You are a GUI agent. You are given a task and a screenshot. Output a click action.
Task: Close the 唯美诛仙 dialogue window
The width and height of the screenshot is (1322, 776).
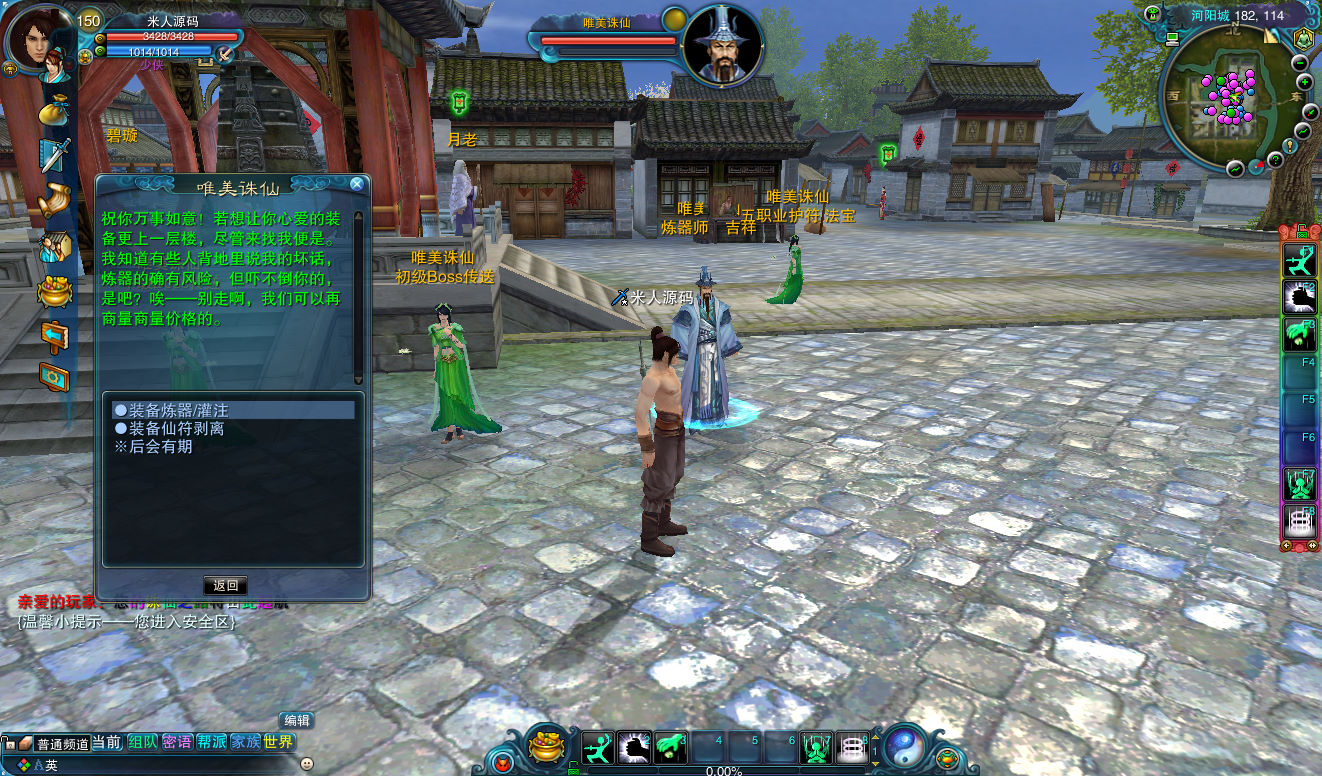357,184
